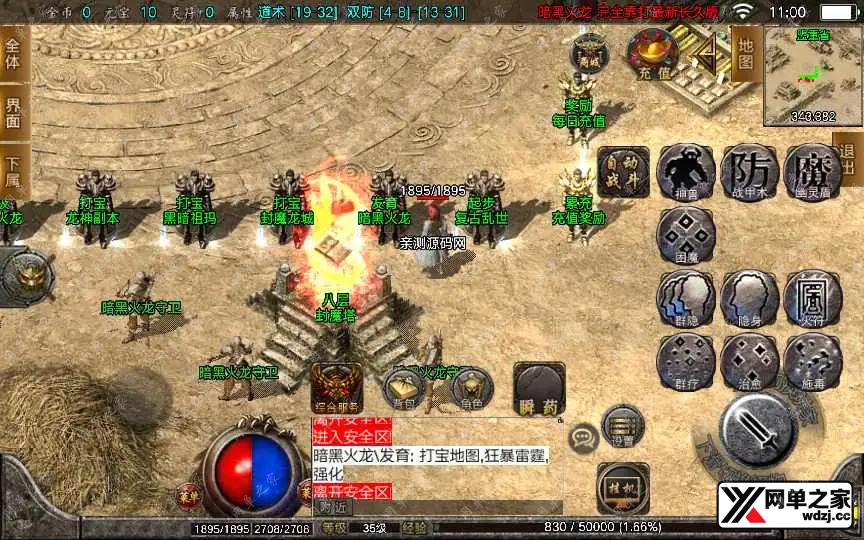Use the 困魔 trap skill

click(685, 236)
